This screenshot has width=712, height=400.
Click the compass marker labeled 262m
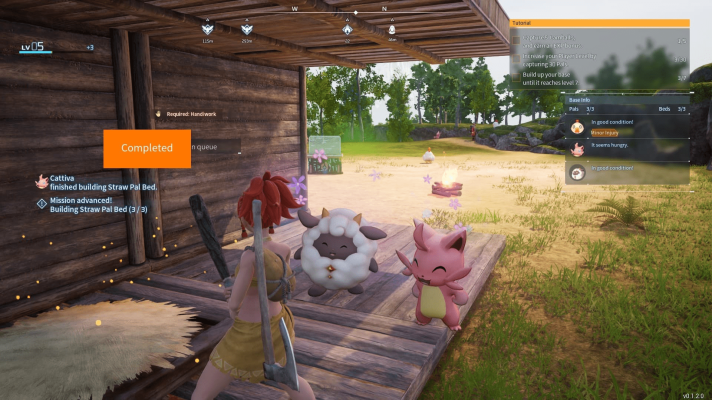tap(247, 30)
